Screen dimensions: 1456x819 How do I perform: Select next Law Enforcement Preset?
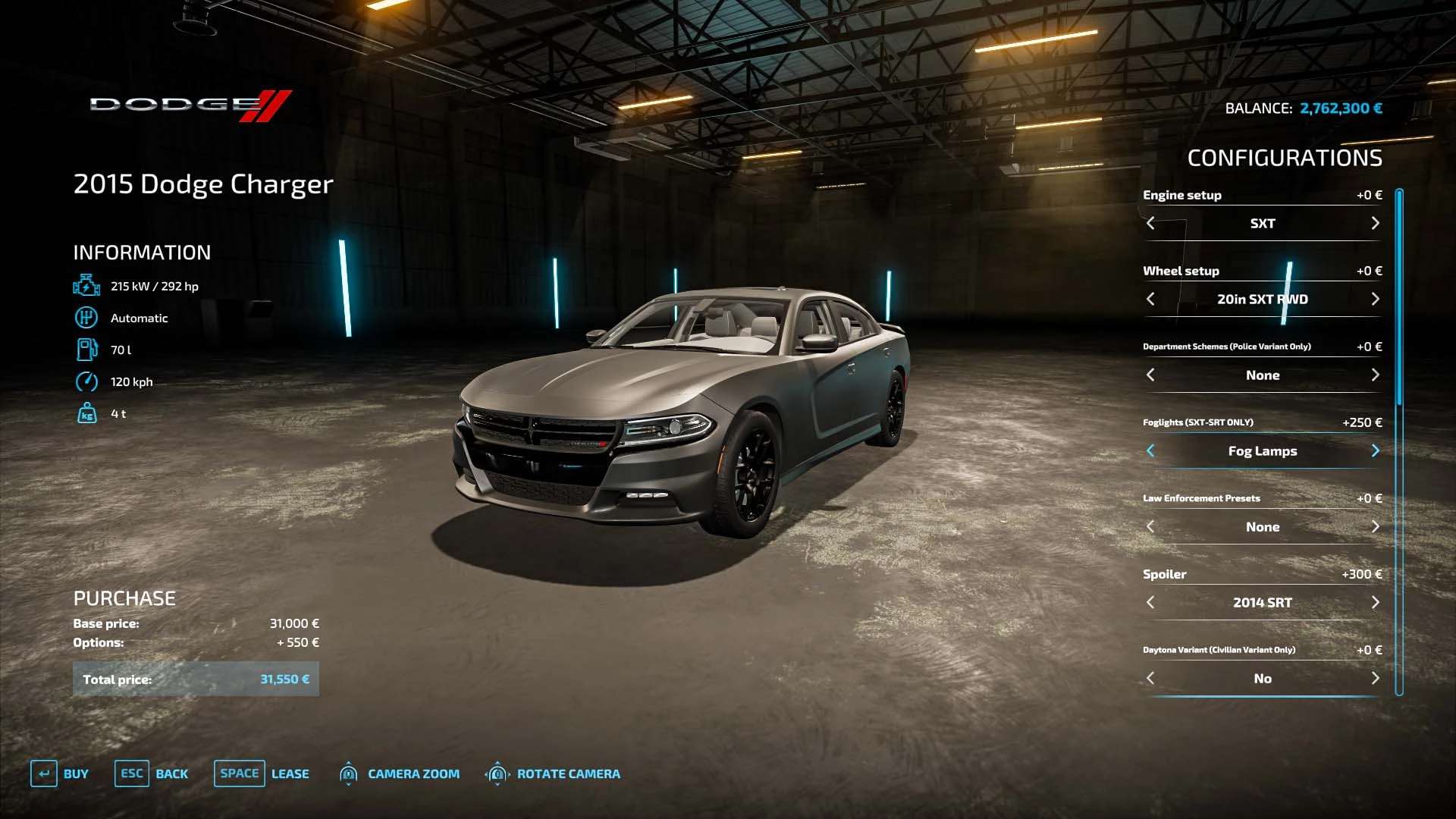1375,526
